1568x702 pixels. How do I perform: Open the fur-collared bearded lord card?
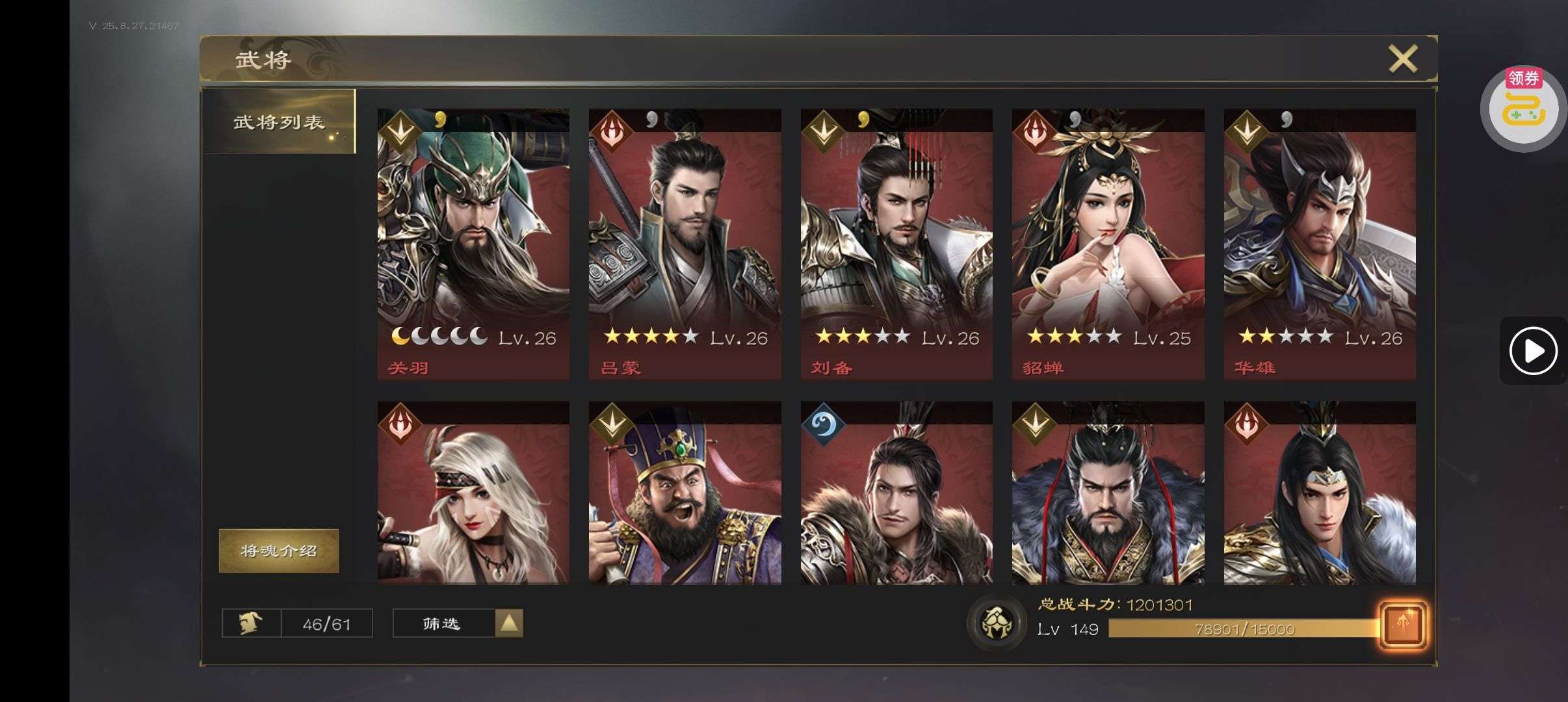click(x=1108, y=493)
